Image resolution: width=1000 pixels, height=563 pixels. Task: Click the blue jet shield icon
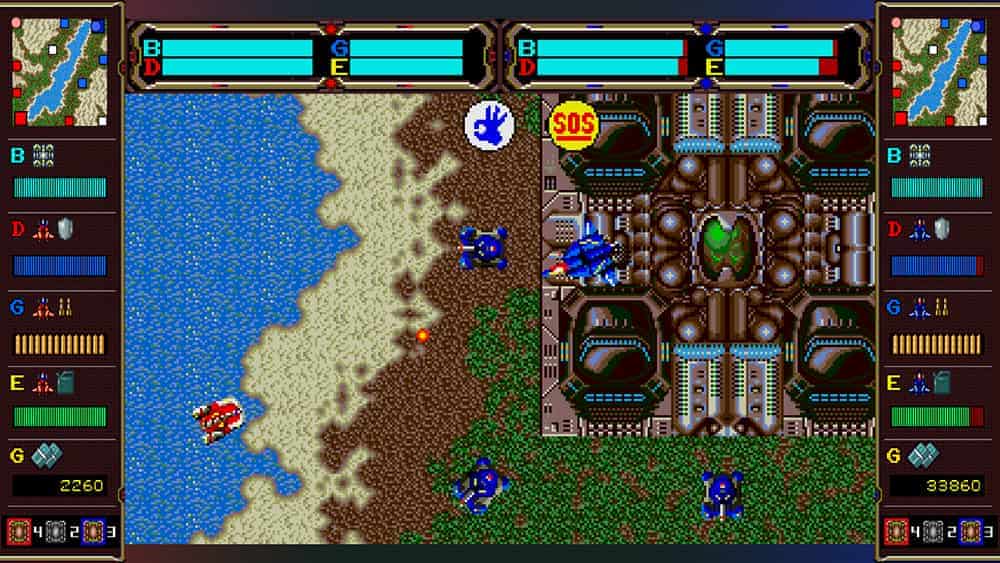click(x=943, y=230)
